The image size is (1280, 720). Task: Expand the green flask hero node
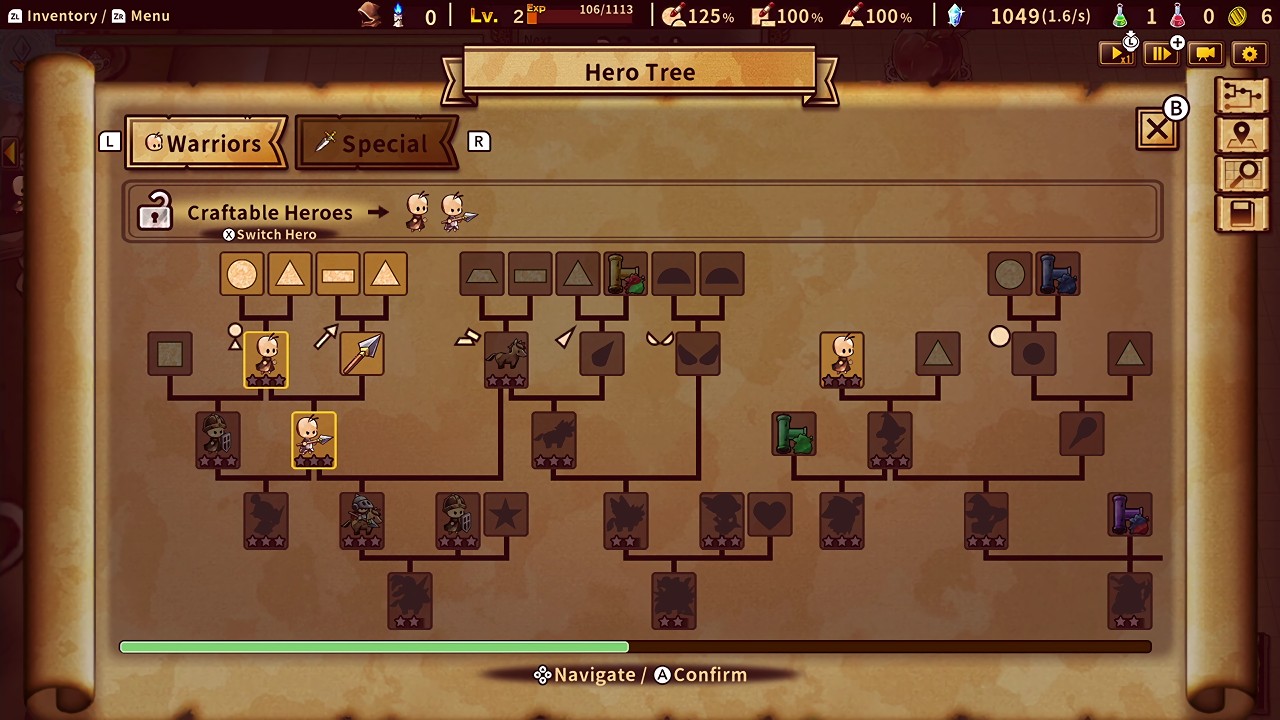(793, 434)
